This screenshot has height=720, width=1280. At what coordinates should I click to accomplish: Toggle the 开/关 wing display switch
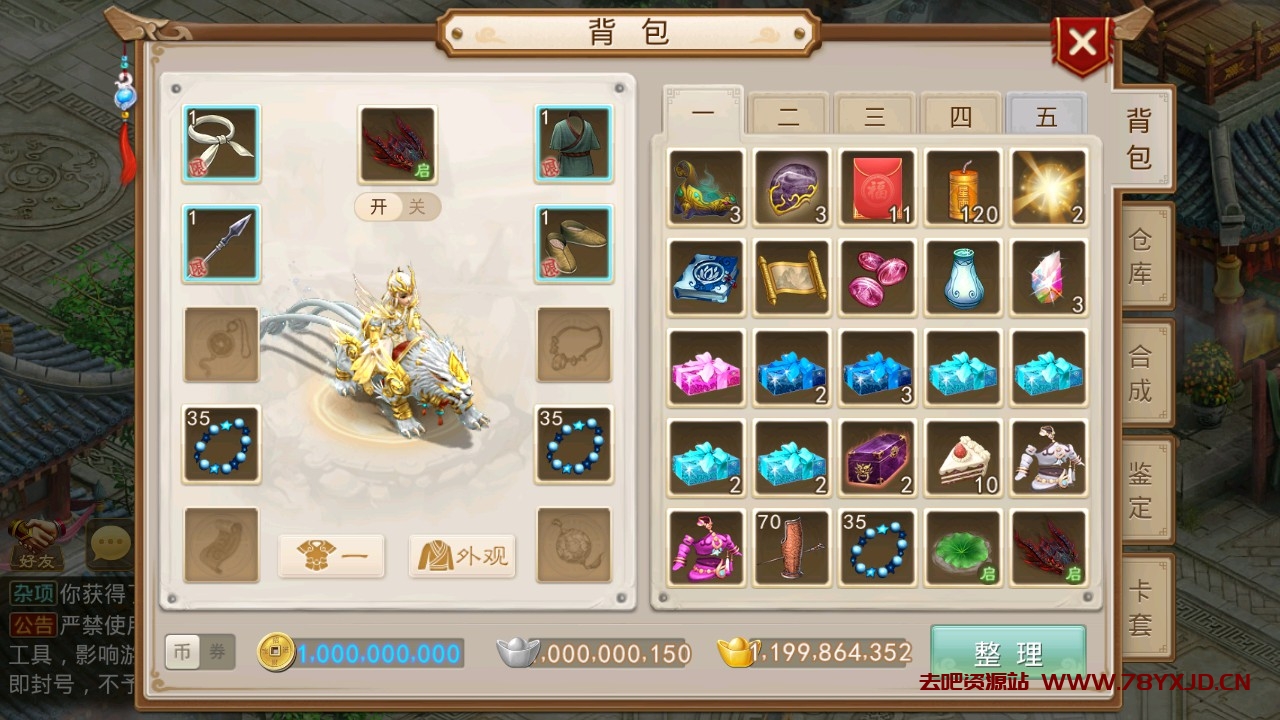click(397, 207)
